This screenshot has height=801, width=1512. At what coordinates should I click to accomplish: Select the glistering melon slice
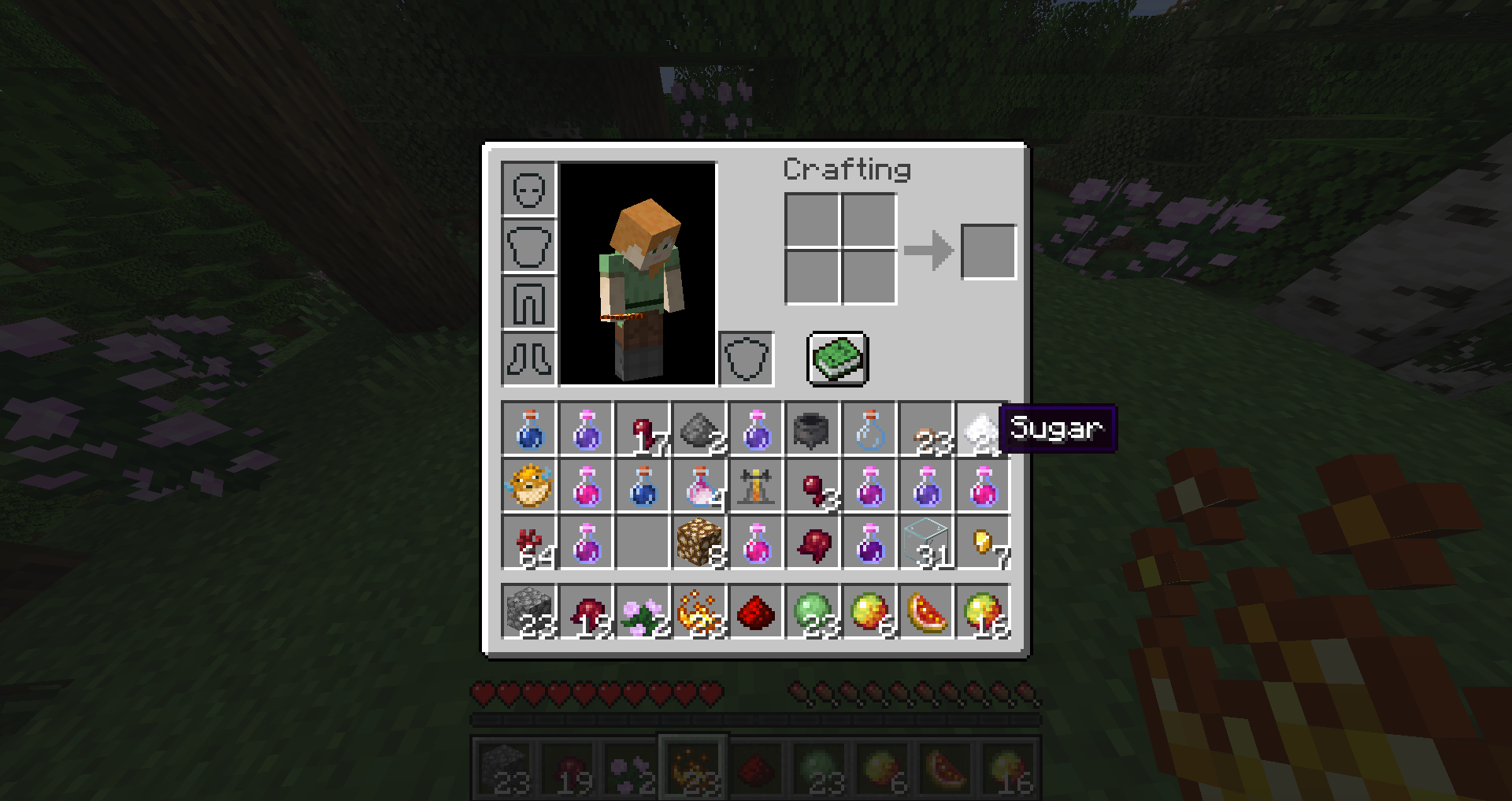926,612
